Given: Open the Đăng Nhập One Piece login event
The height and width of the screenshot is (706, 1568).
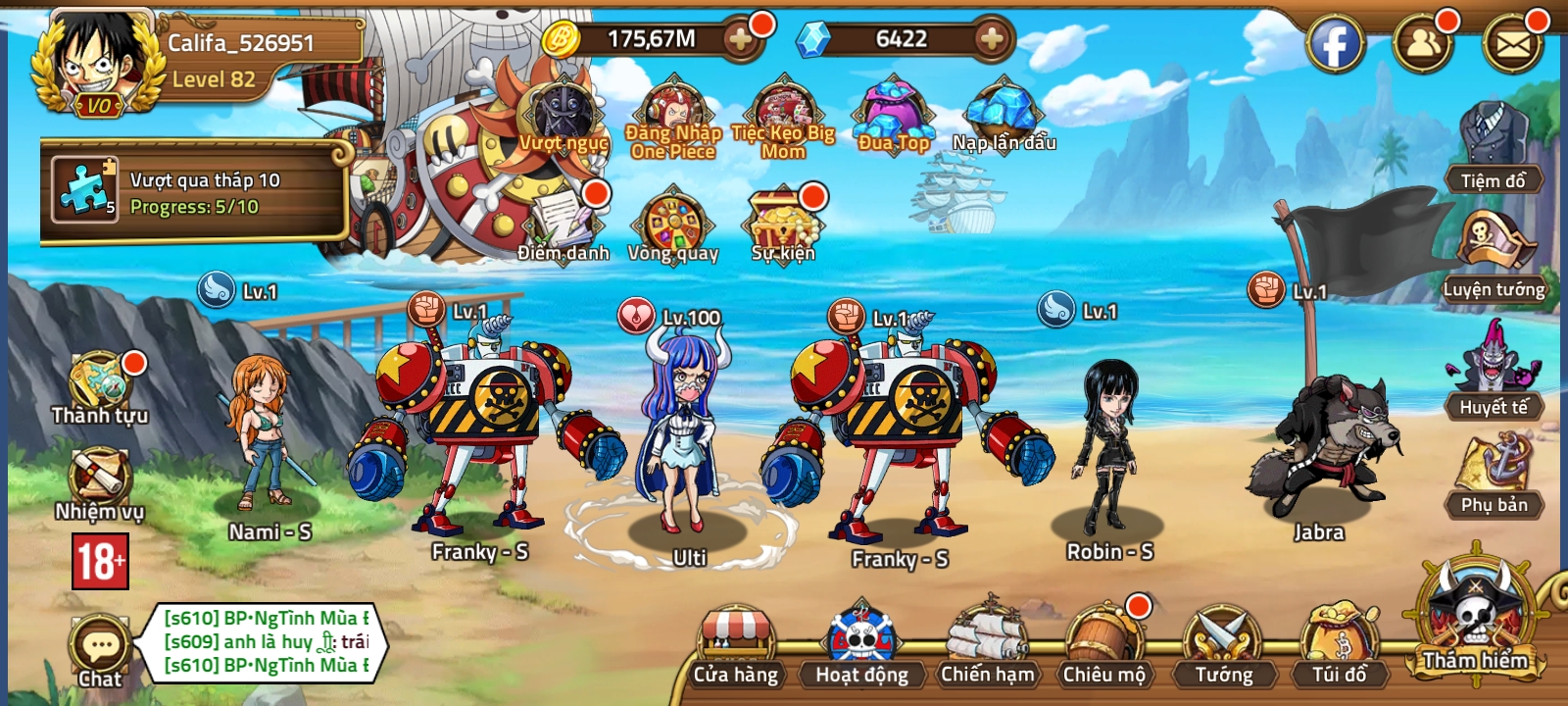Looking at the screenshot, I should [x=671, y=113].
